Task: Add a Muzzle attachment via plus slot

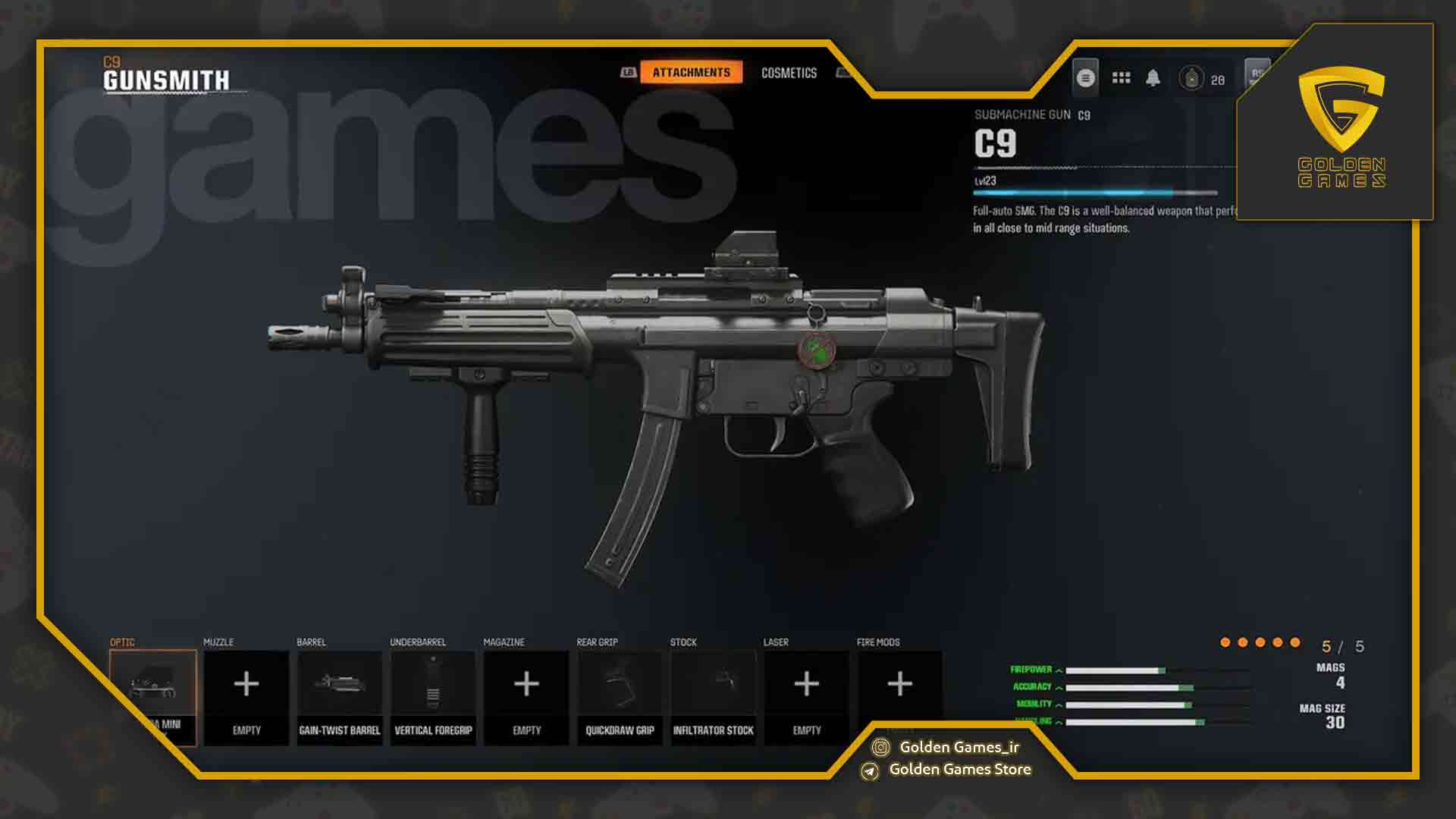Action: tap(246, 684)
